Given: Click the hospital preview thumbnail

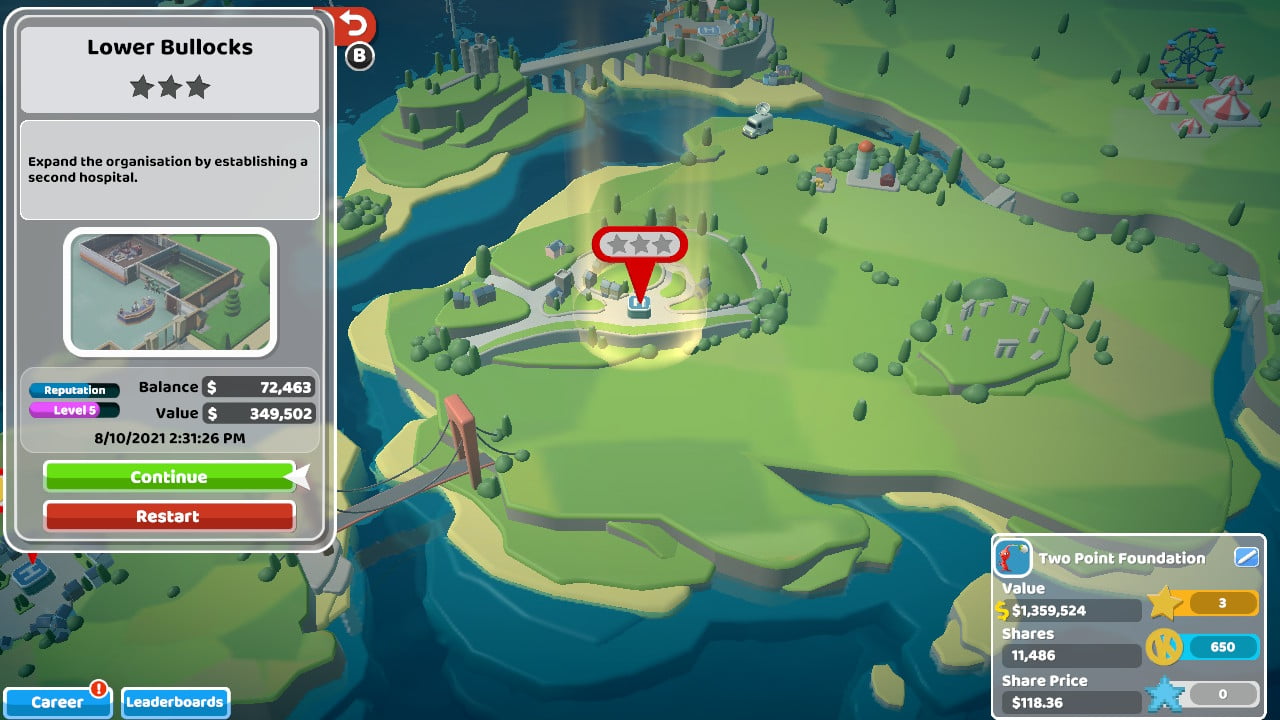Looking at the screenshot, I should click(169, 291).
